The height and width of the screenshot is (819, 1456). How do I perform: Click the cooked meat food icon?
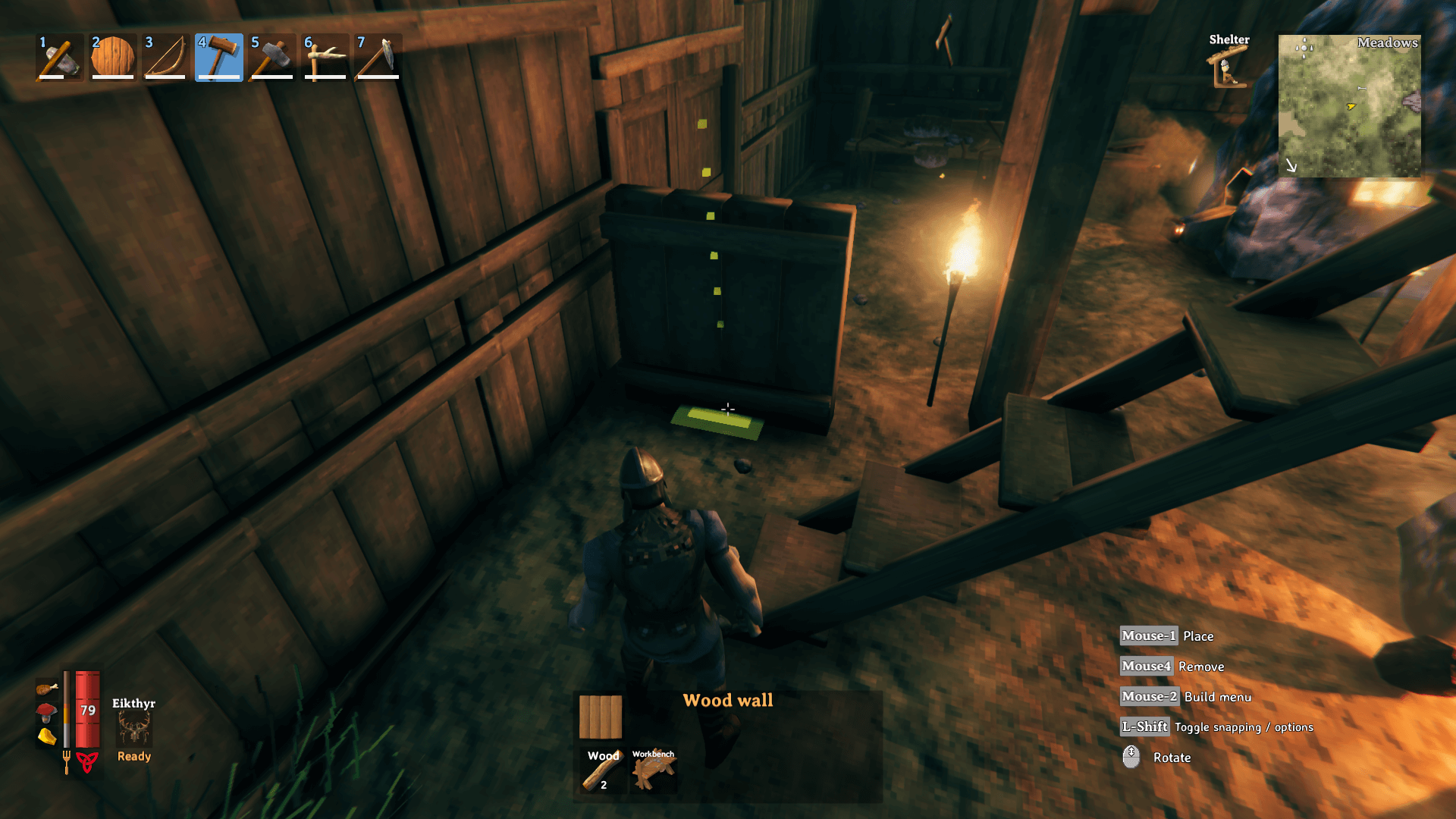[x=46, y=689]
